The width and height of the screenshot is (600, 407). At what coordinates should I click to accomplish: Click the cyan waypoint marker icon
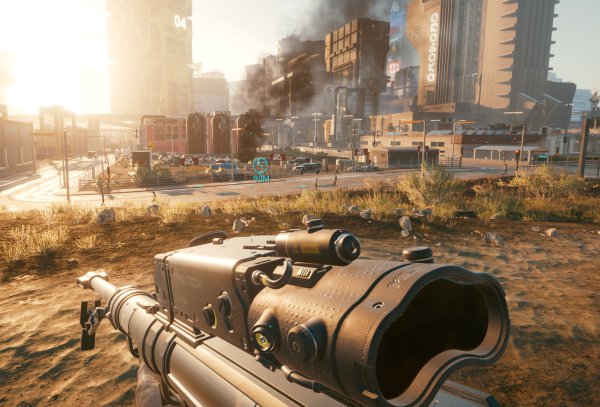point(261,165)
